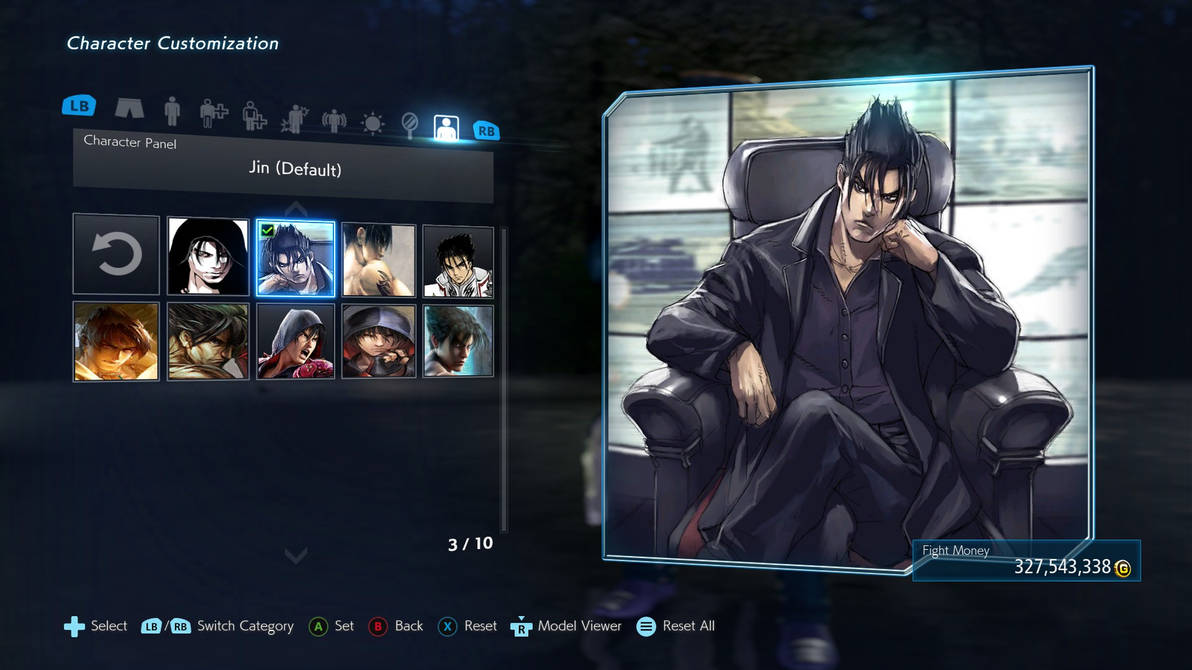Open the round striped sign category tab
1192x670 pixels.
(x=409, y=125)
